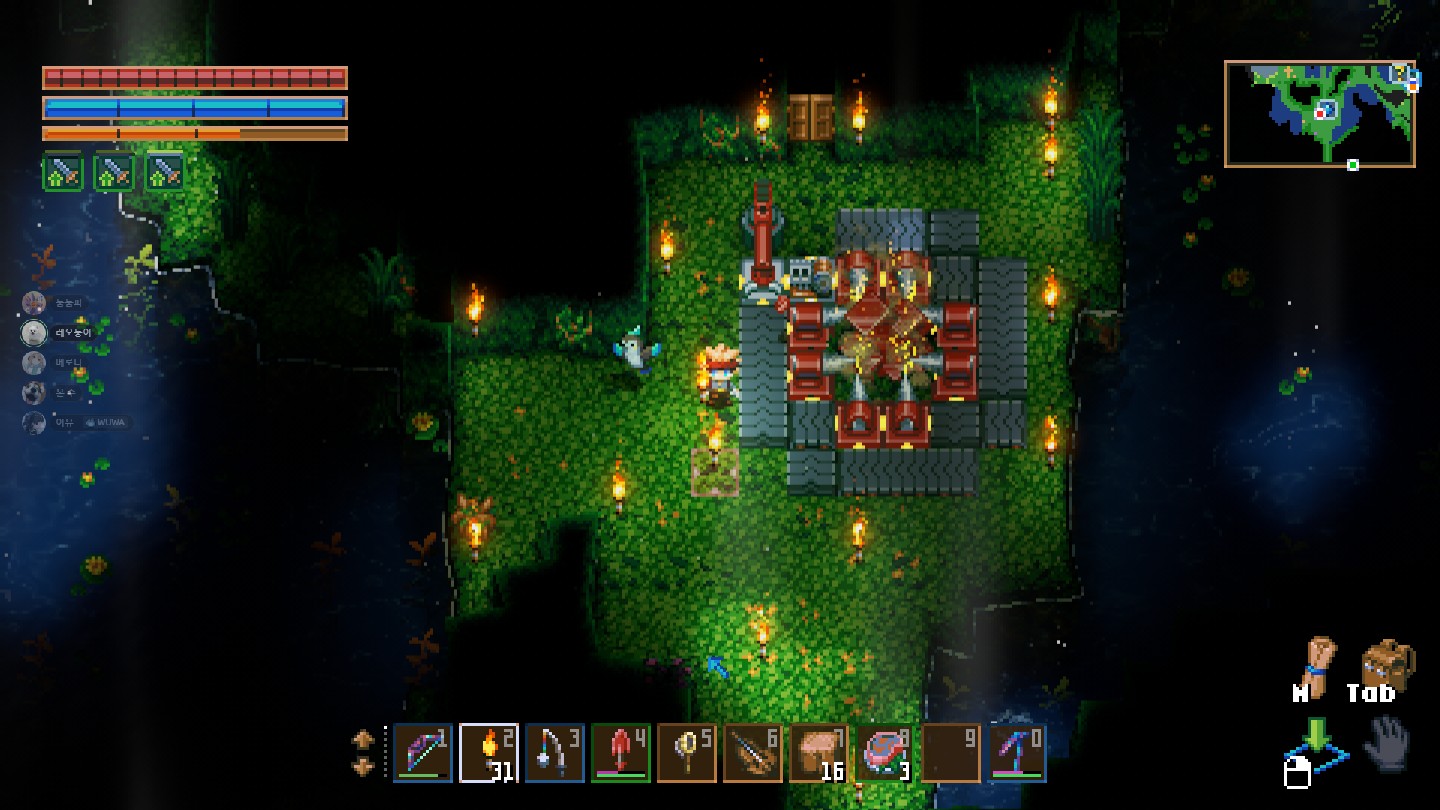Click the hotbar row down arrow
This screenshot has width=1440, height=810.
point(363,766)
